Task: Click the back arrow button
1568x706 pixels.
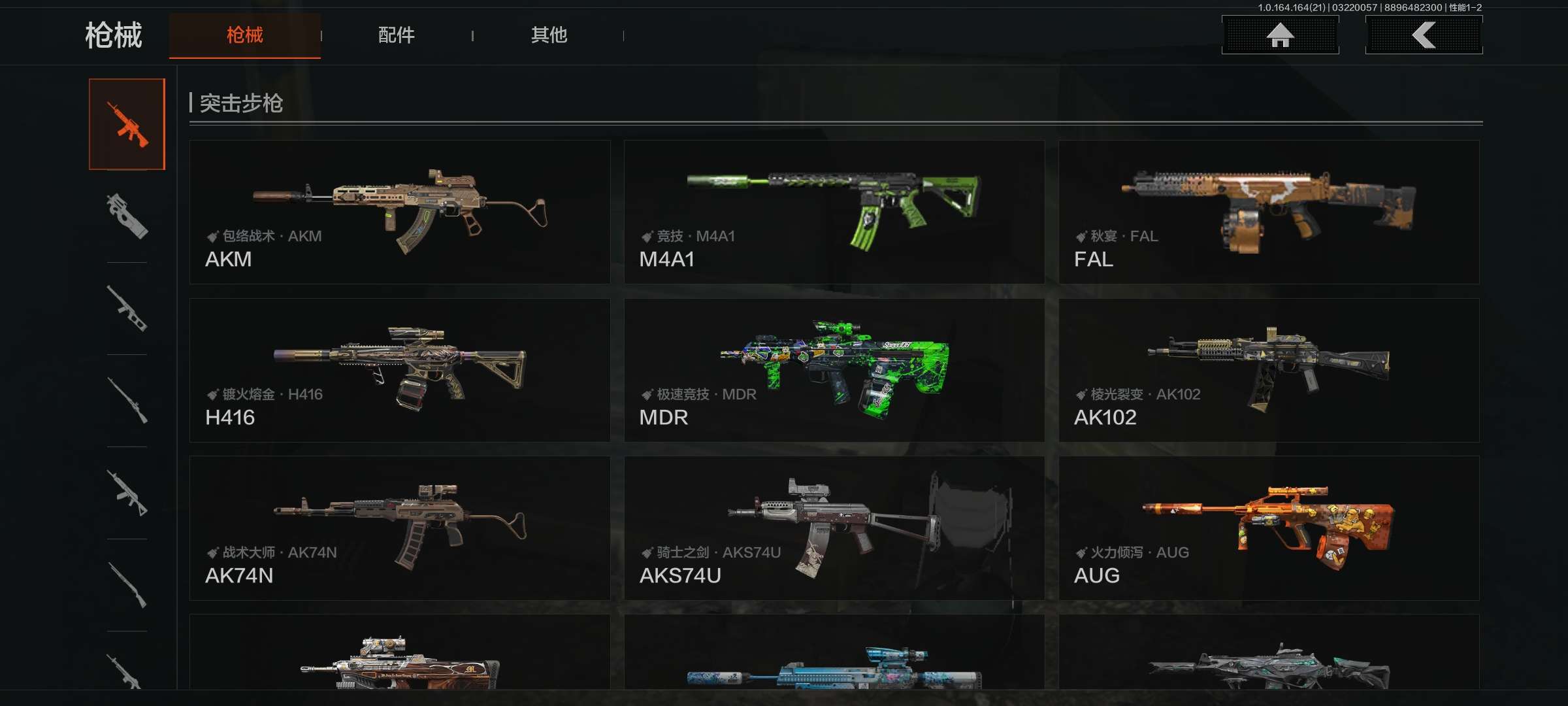Action: 1424,35
